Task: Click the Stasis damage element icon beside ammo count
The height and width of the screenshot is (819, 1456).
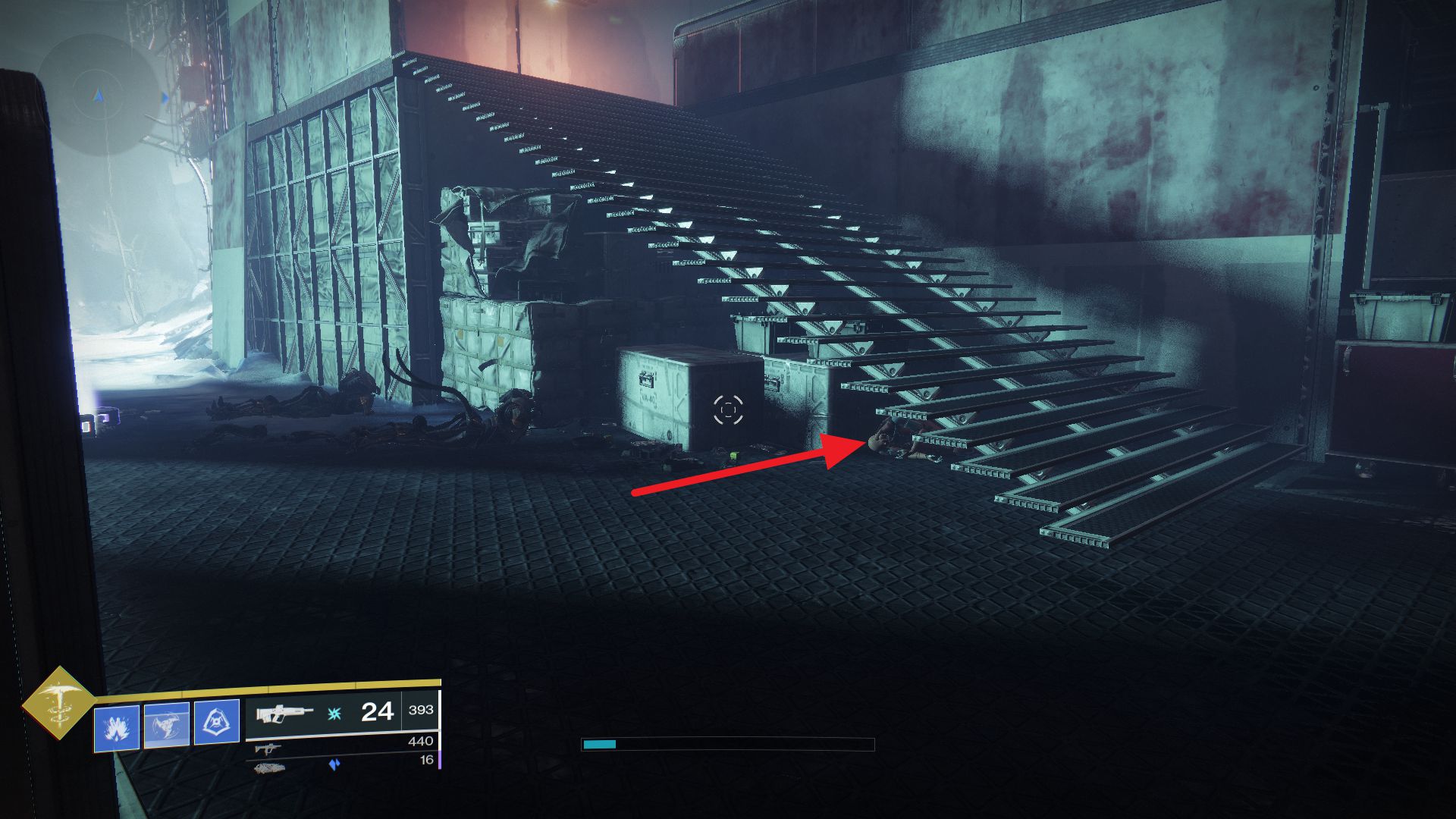Action: (333, 714)
